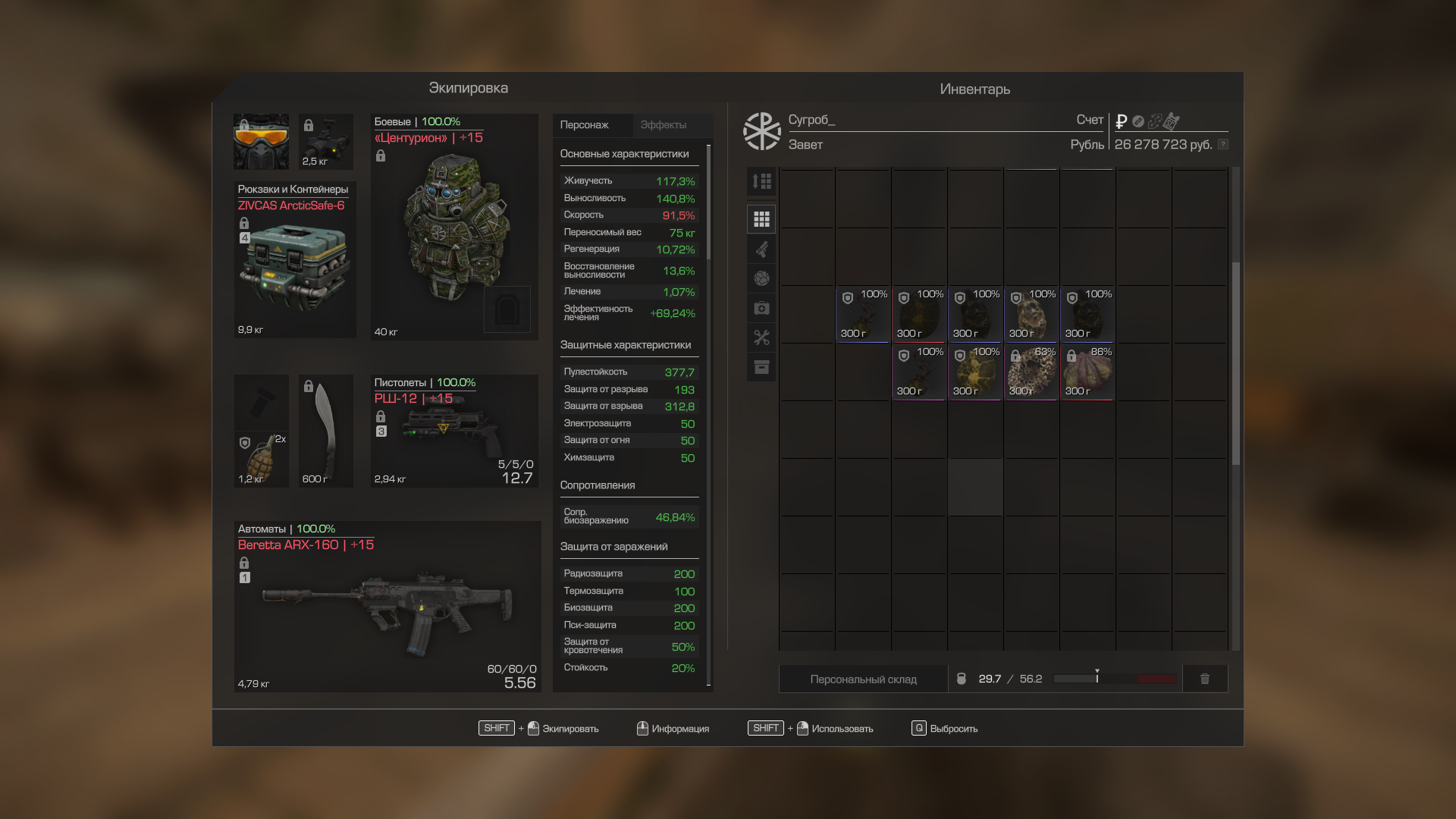Show all items with the grid filter
The width and height of the screenshot is (1456, 819).
click(x=761, y=219)
